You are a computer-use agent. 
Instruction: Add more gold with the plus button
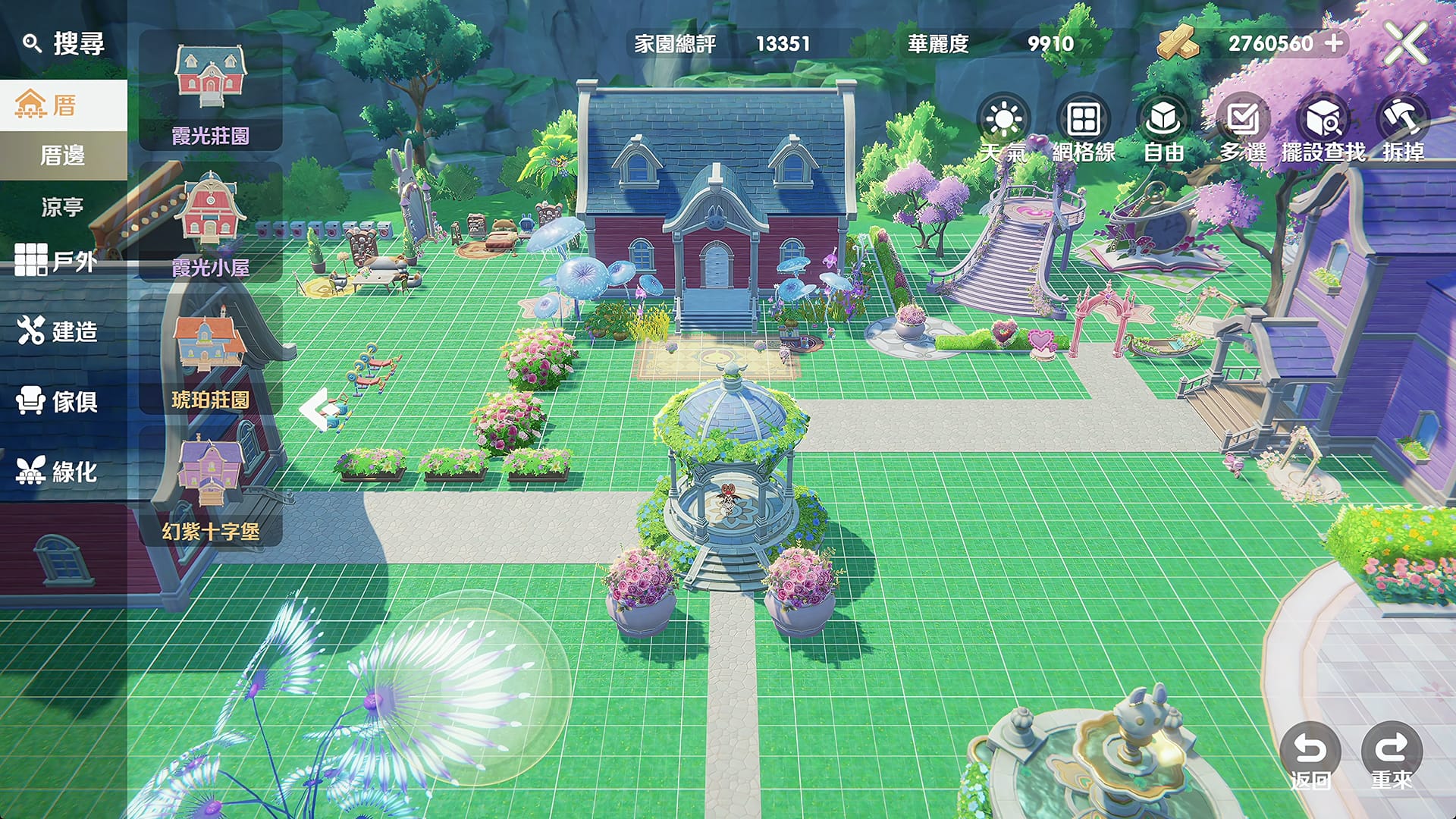1334,43
